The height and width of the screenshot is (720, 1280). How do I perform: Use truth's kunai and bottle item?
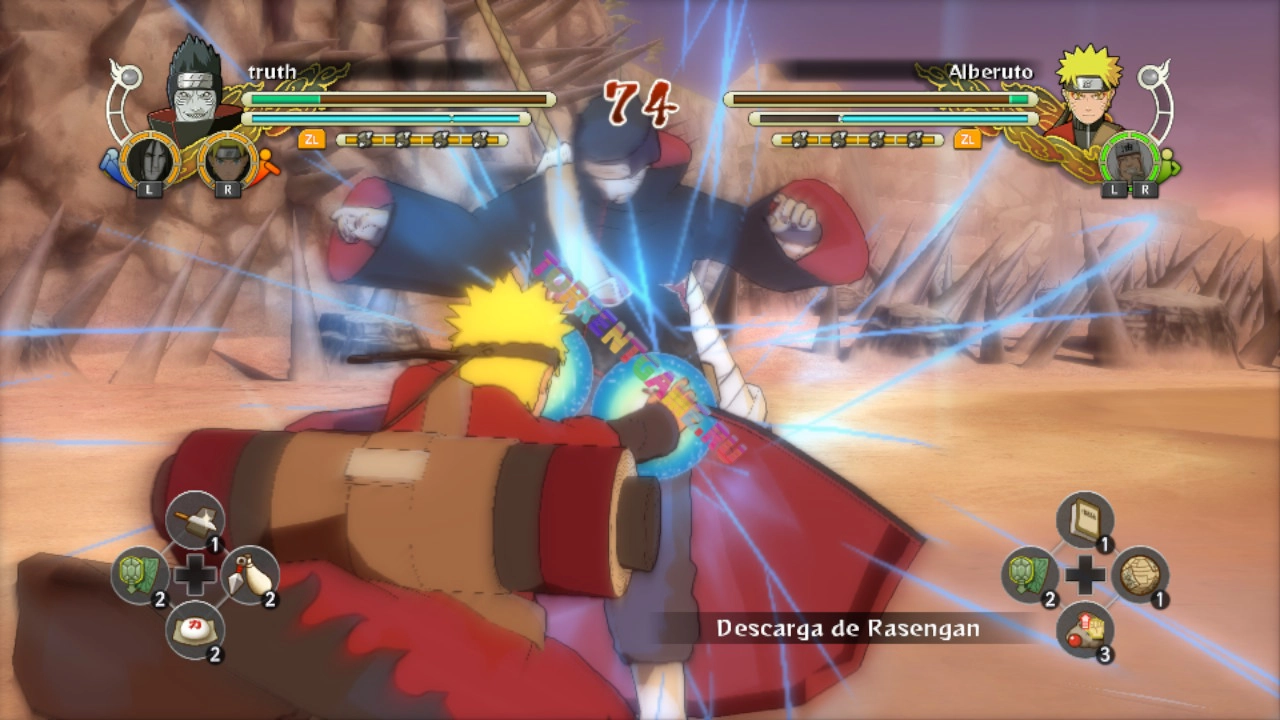click(249, 576)
